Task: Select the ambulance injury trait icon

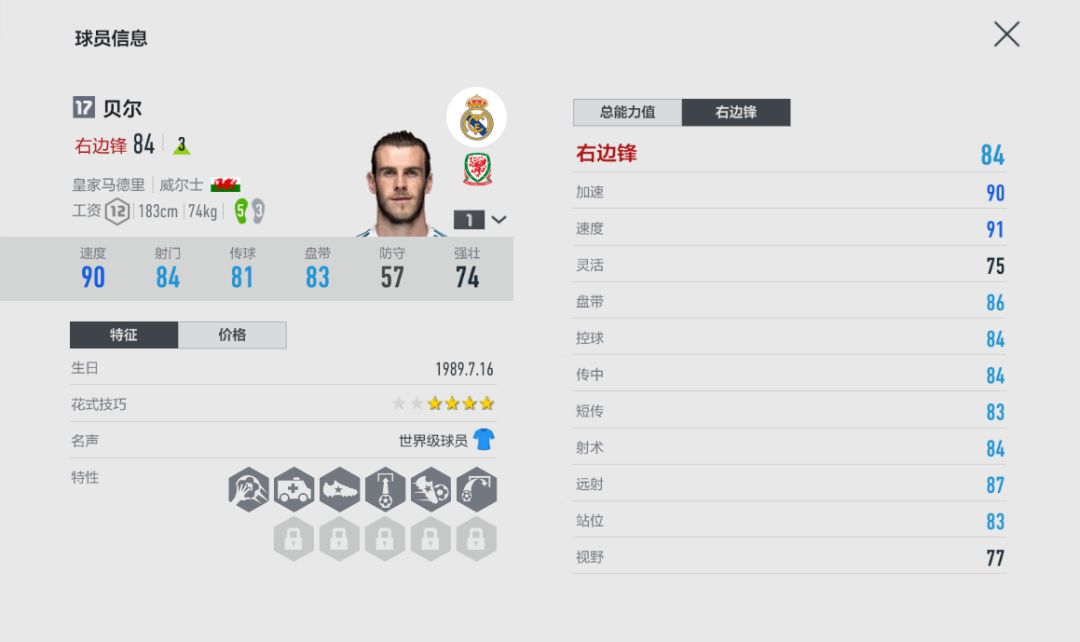Action: tap(294, 490)
